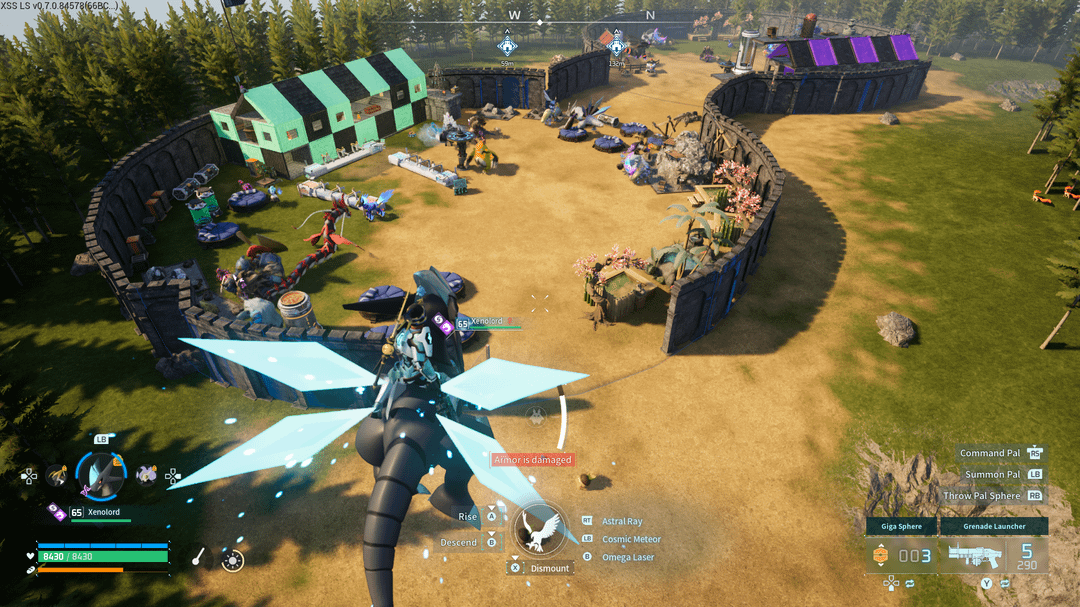Viewport: 1080px width, 607px height.
Task: Choose the Rise flight command
Action: pyautogui.click(x=468, y=516)
